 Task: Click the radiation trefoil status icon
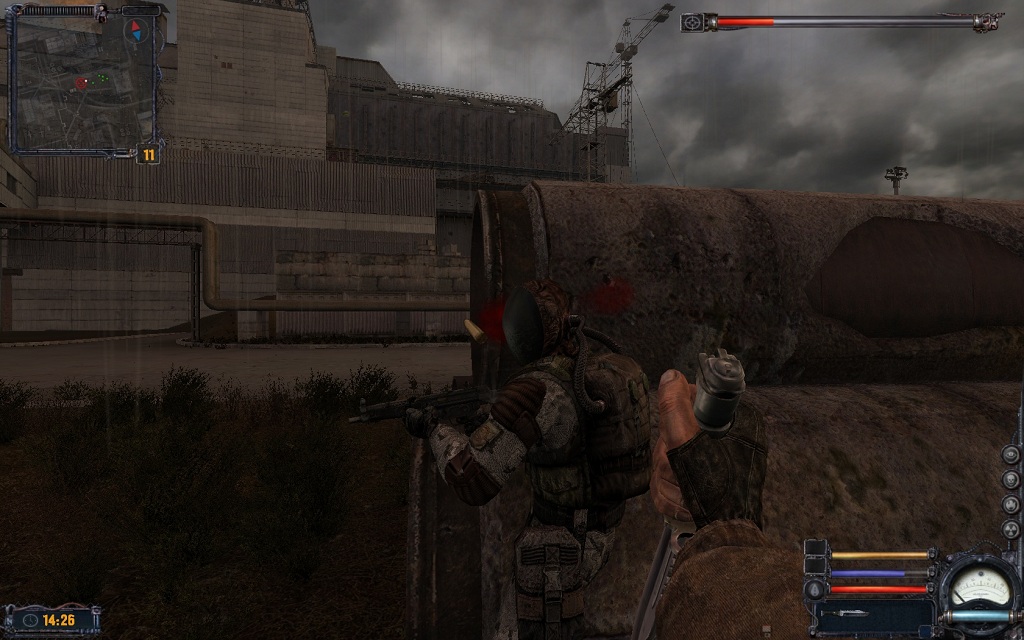point(1011,529)
